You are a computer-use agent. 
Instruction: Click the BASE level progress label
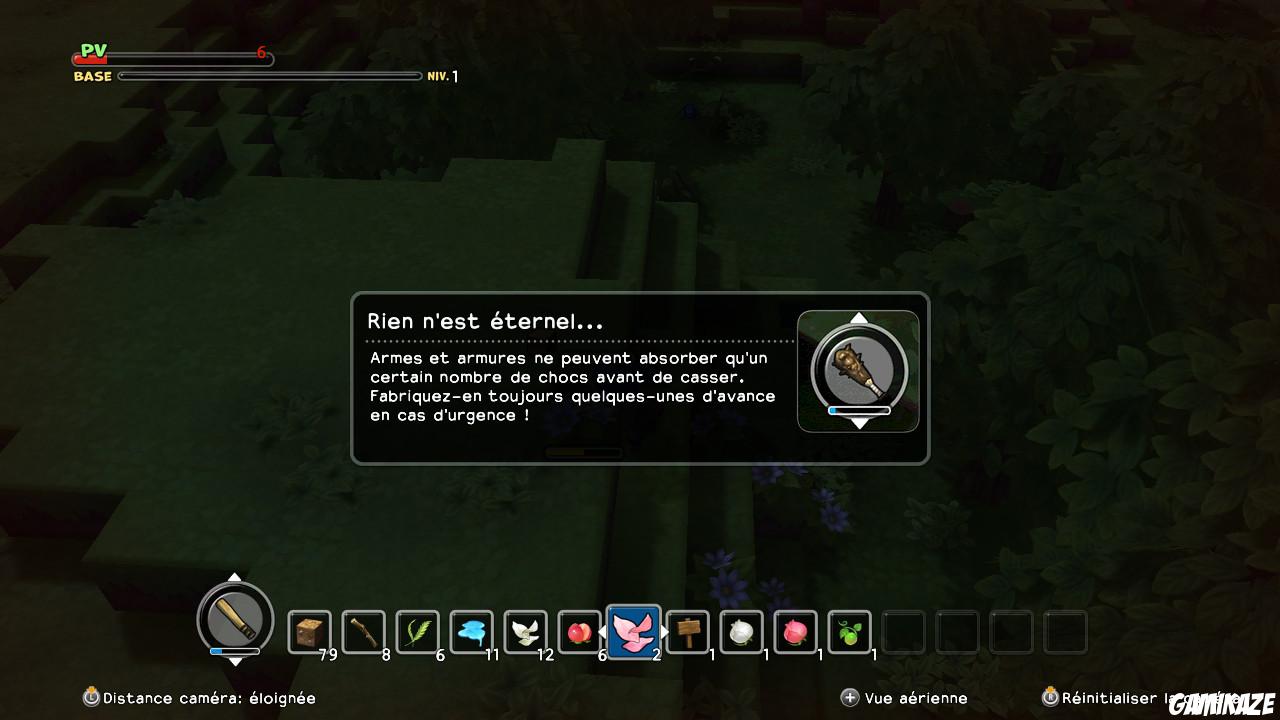pos(93,75)
